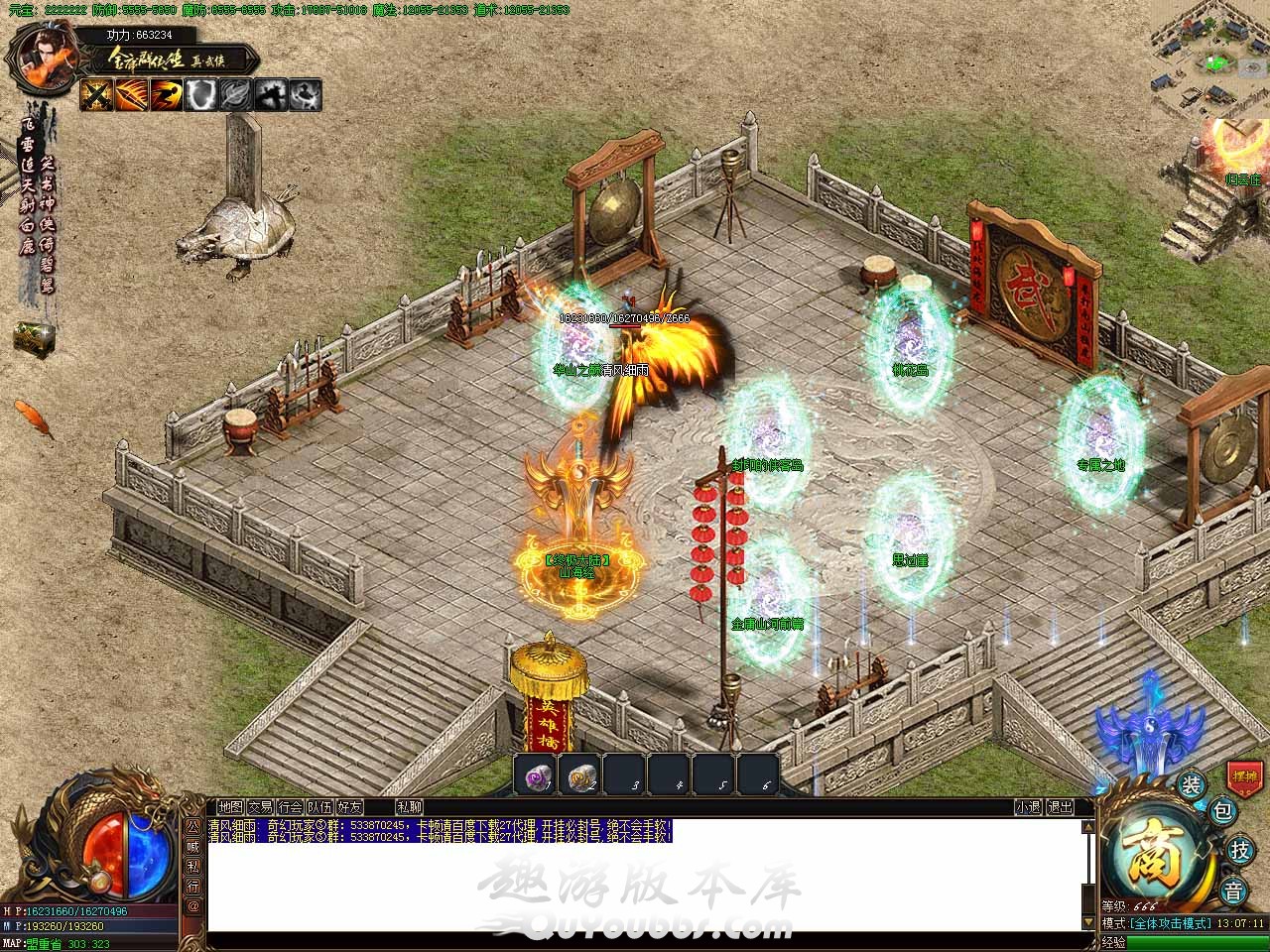Click the 退出 exit button
The height and width of the screenshot is (952, 1270).
coord(1060,807)
